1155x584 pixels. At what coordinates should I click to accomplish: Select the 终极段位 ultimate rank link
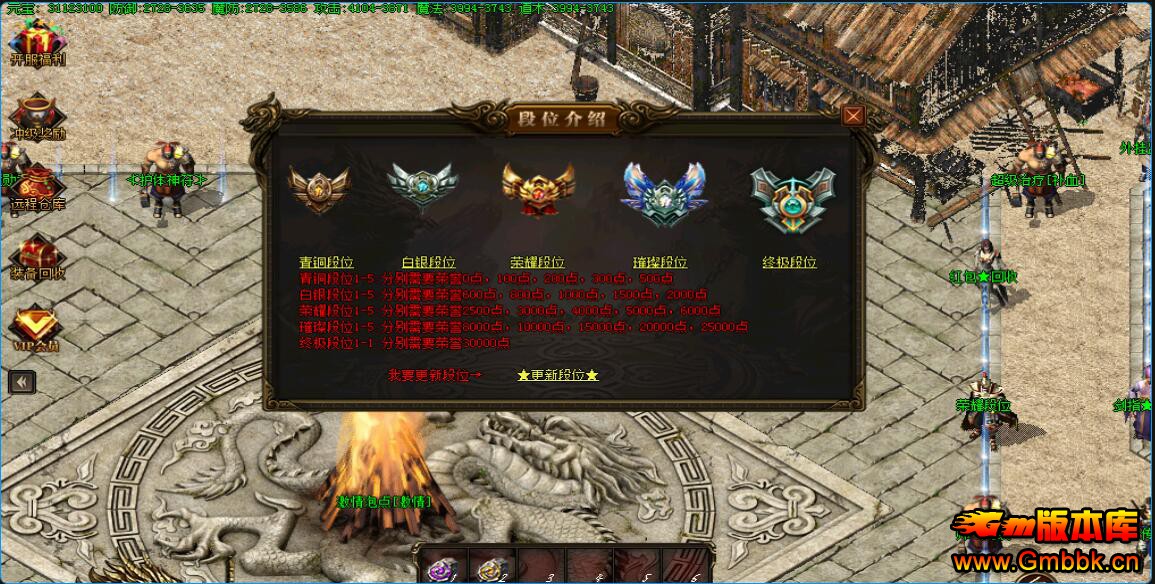pyautogui.click(x=789, y=262)
